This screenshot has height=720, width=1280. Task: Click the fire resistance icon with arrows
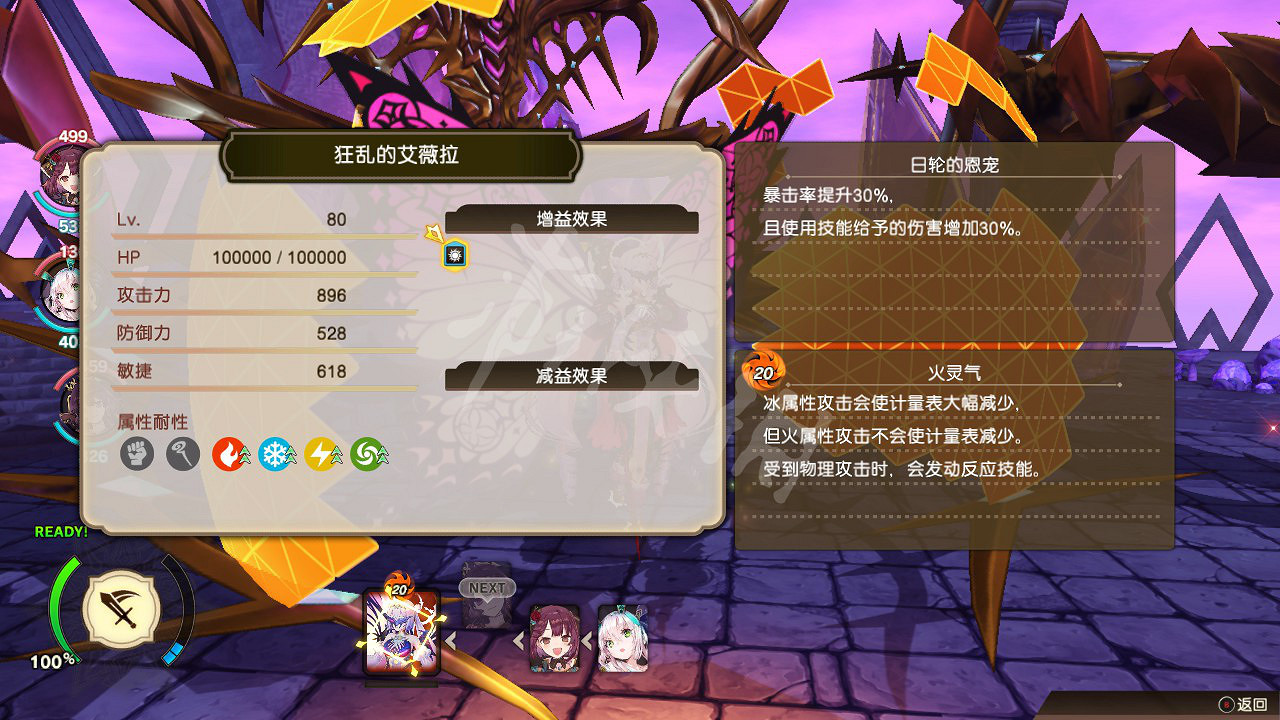(x=230, y=453)
